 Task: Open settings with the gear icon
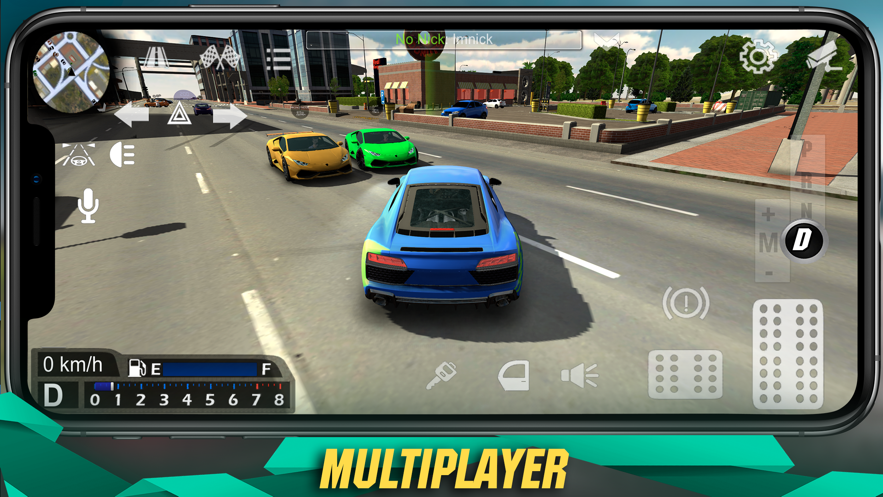pyautogui.click(x=757, y=56)
